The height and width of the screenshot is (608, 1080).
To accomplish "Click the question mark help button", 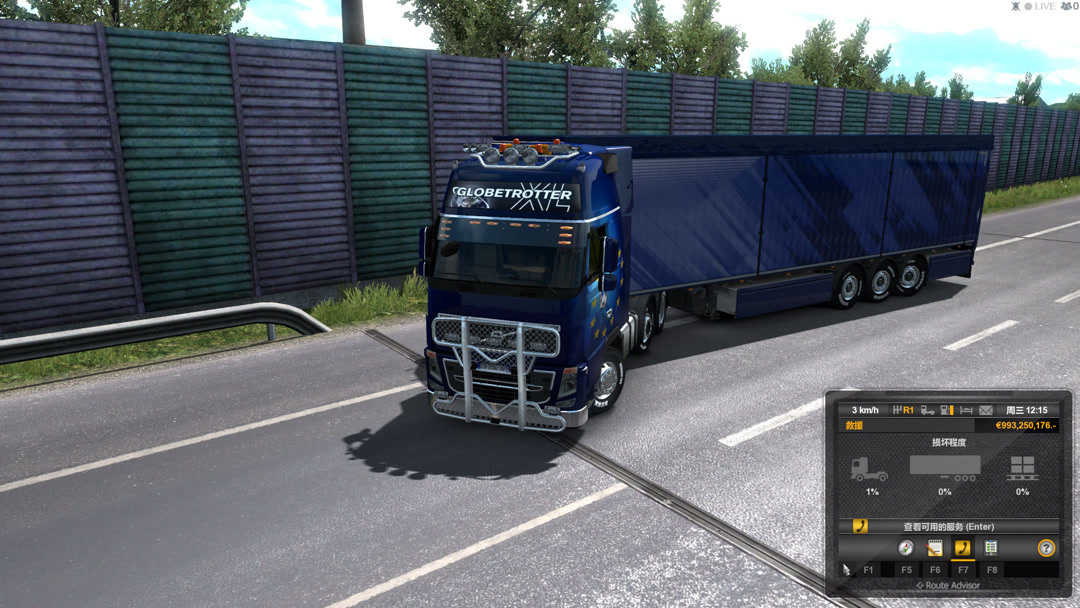I will [1046, 548].
